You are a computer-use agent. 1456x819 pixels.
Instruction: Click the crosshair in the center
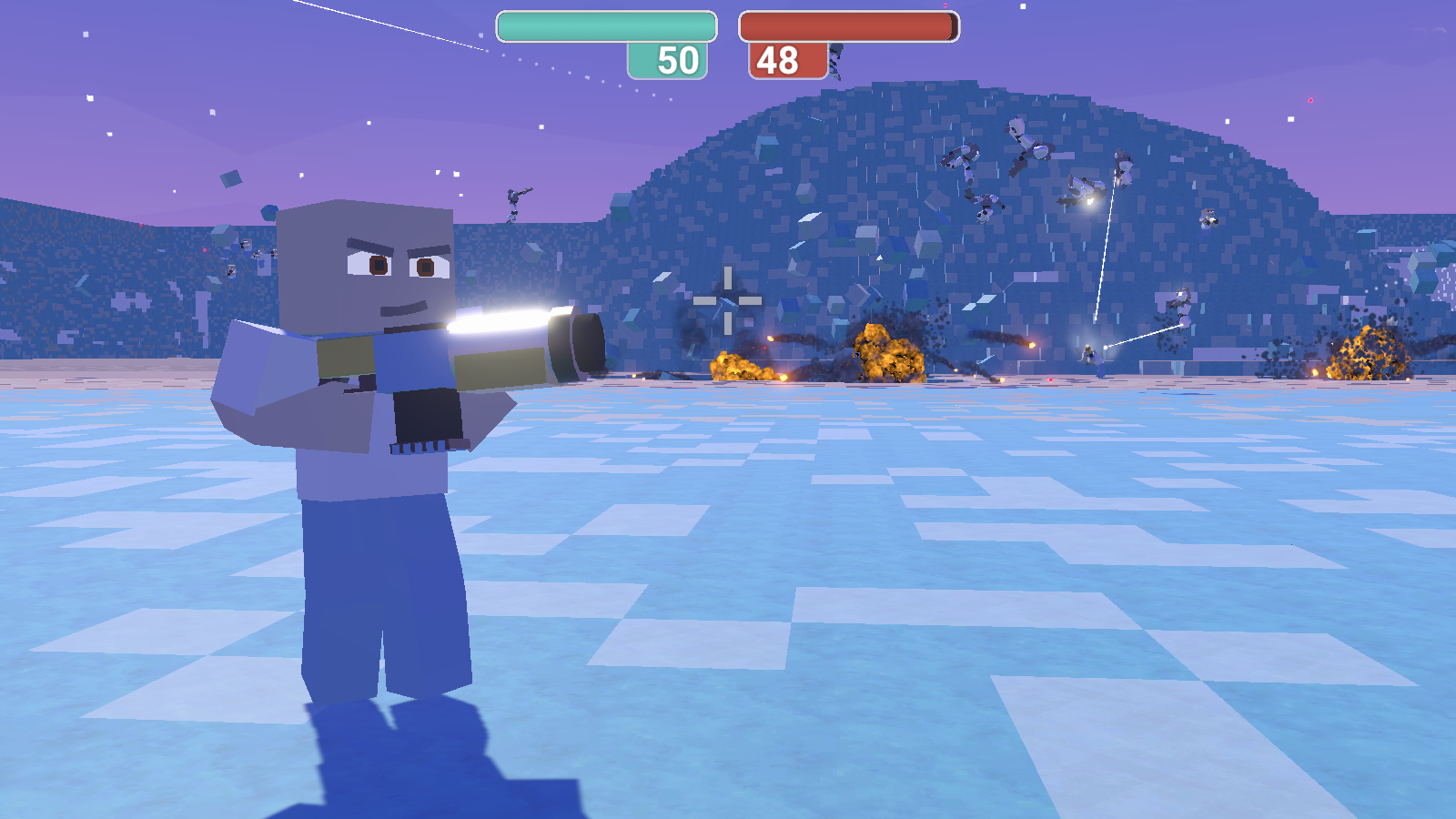click(728, 300)
